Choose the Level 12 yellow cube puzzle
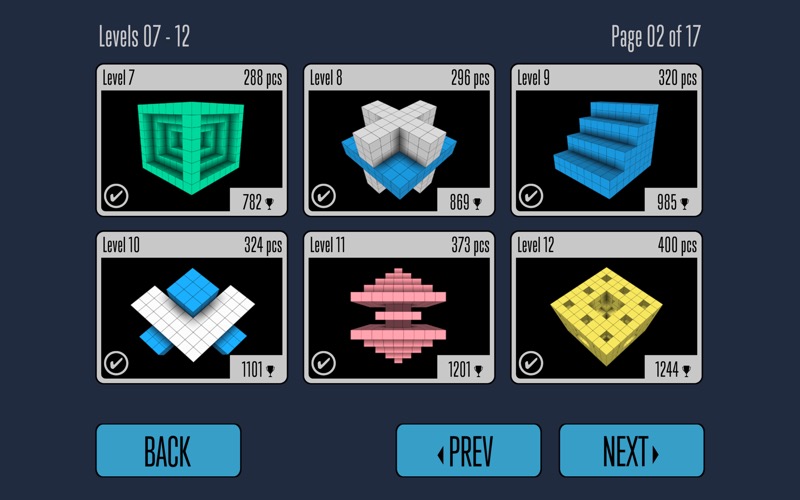The width and height of the screenshot is (800, 500). coord(607,308)
